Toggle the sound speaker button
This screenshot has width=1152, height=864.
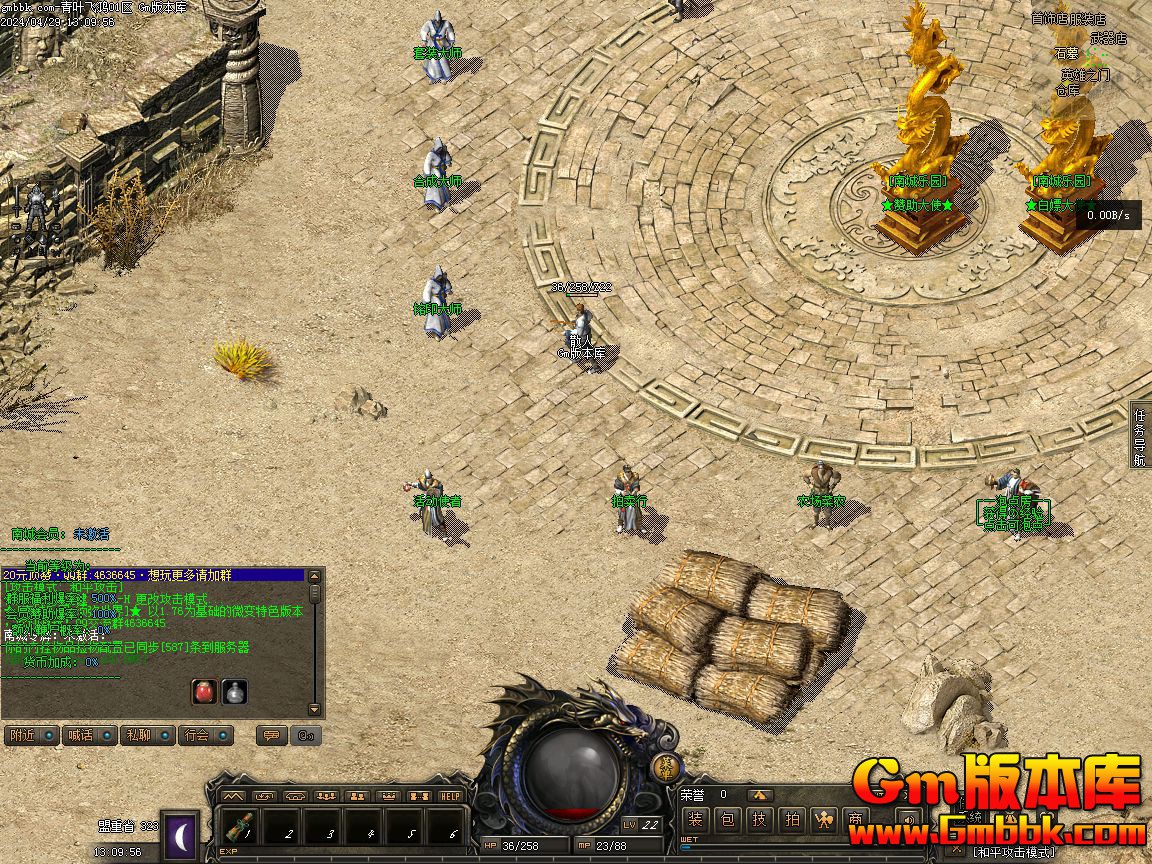click(x=908, y=820)
